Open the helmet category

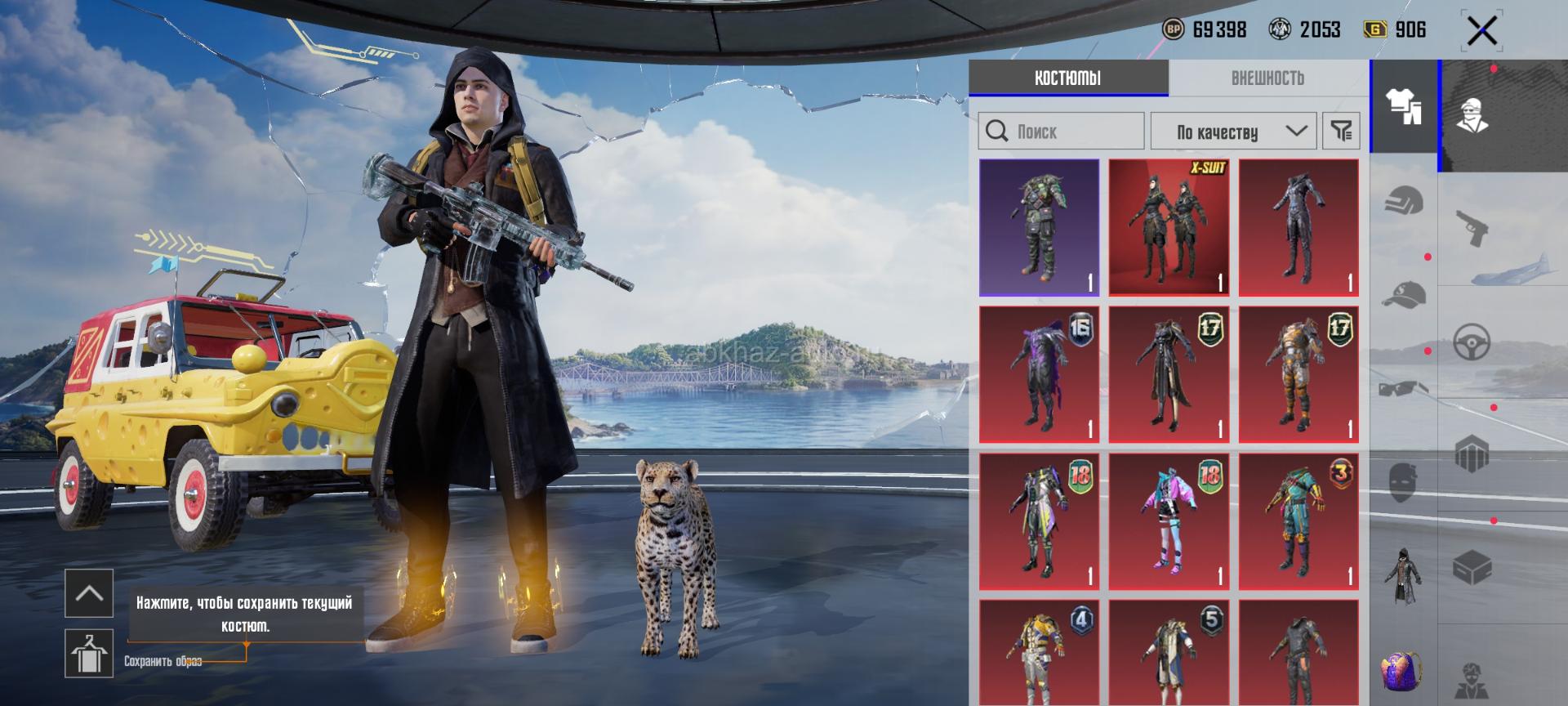click(x=1404, y=200)
